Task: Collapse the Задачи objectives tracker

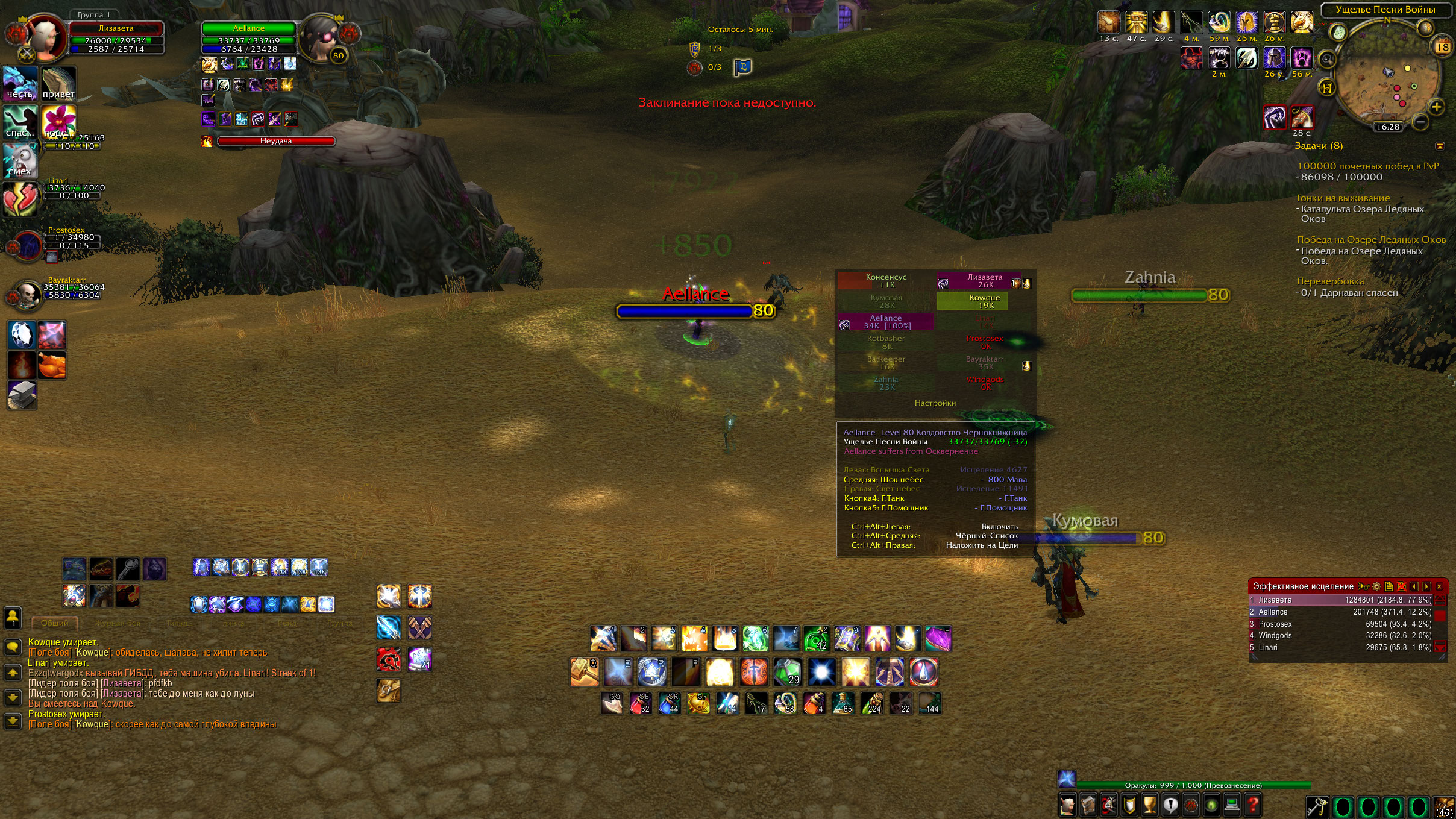Action: (1440, 146)
